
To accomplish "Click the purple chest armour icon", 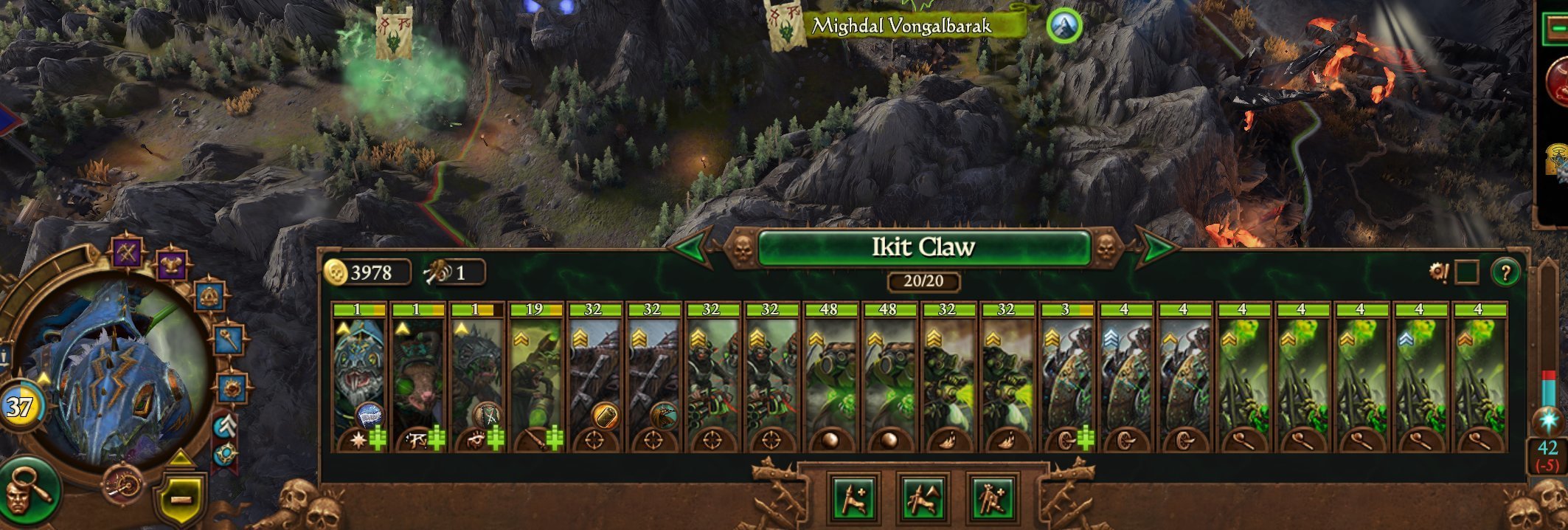I will (x=172, y=265).
